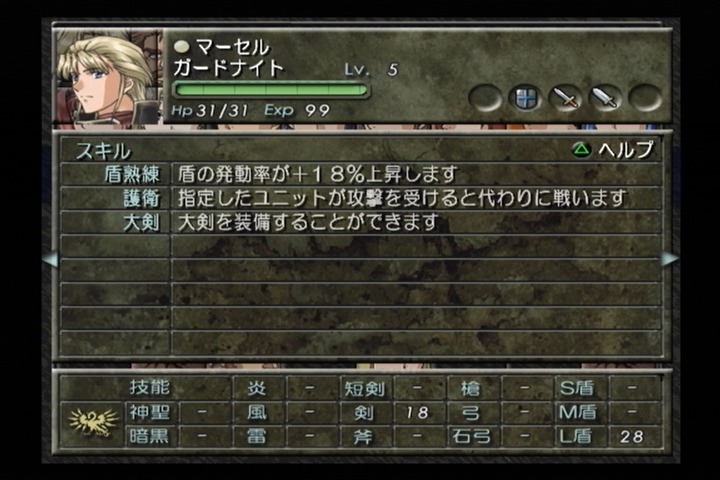The width and height of the screenshot is (720, 480).
Task: Select the broad greatsword equipment icon
Action: (605, 98)
